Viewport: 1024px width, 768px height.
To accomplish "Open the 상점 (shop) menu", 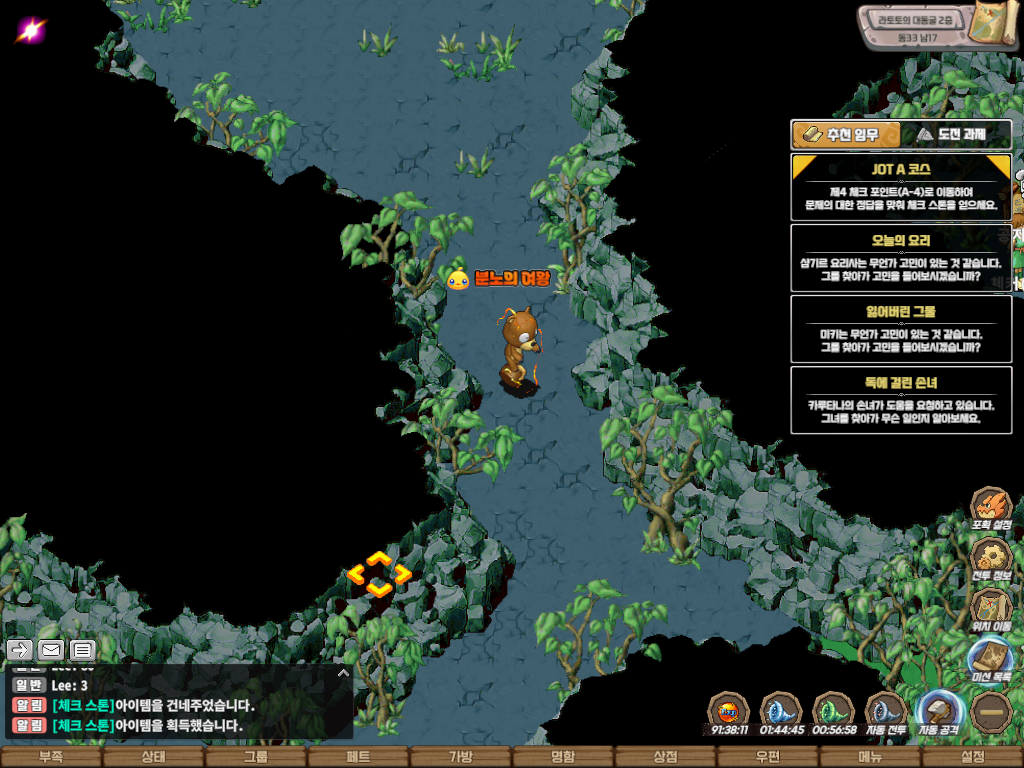I will tap(665, 757).
